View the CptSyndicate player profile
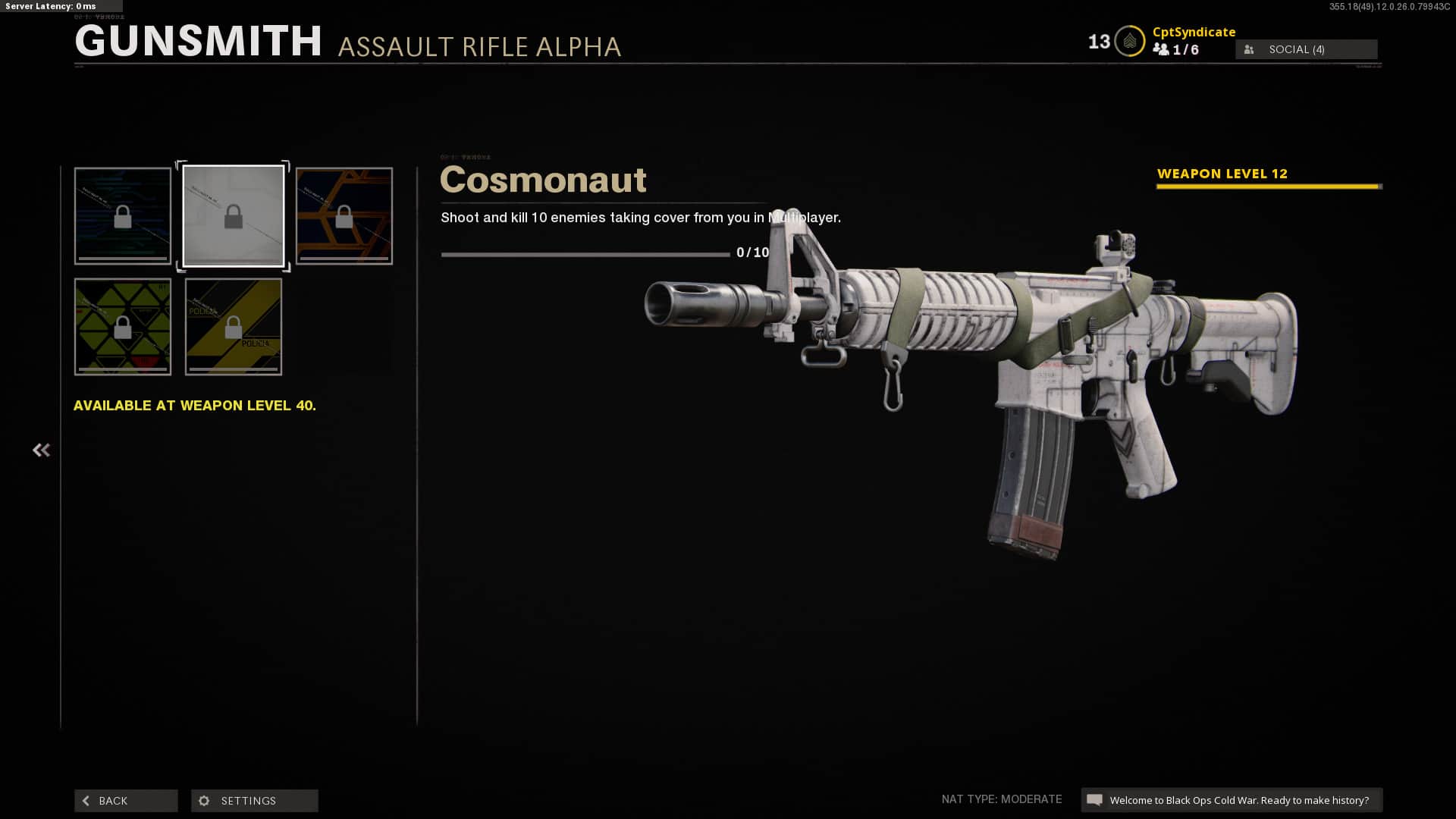This screenshot has width=1456, height=819. pos(1194,32)
